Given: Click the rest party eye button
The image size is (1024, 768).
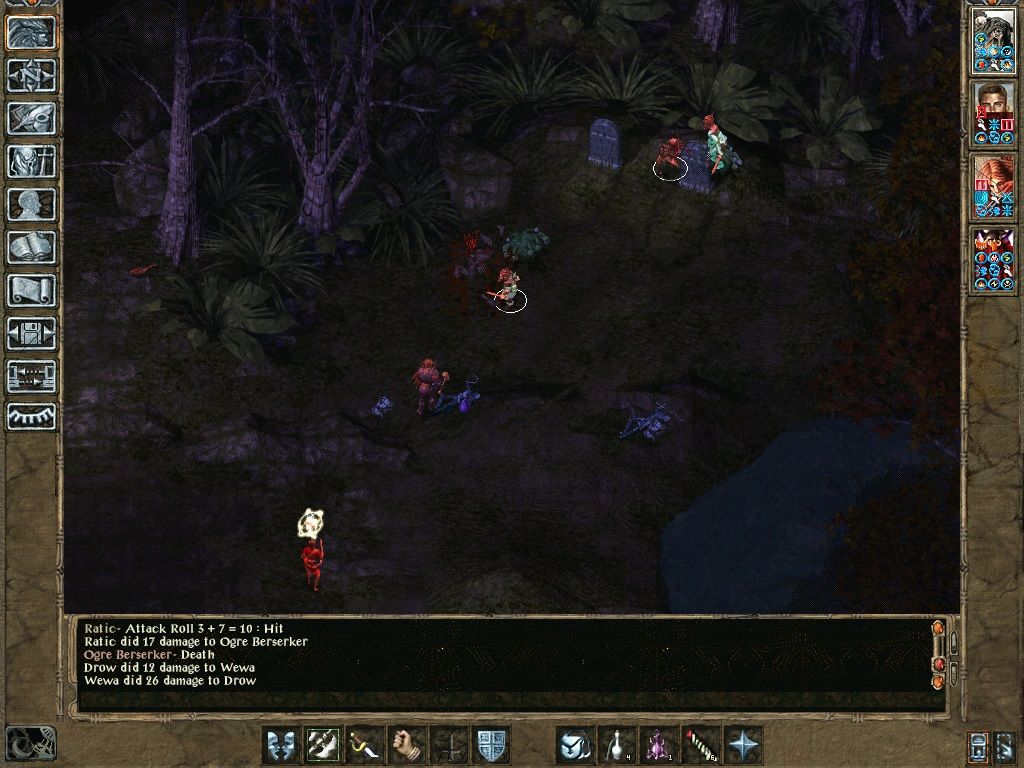Looking at the screenshot, I should click(x=31, y=416).
